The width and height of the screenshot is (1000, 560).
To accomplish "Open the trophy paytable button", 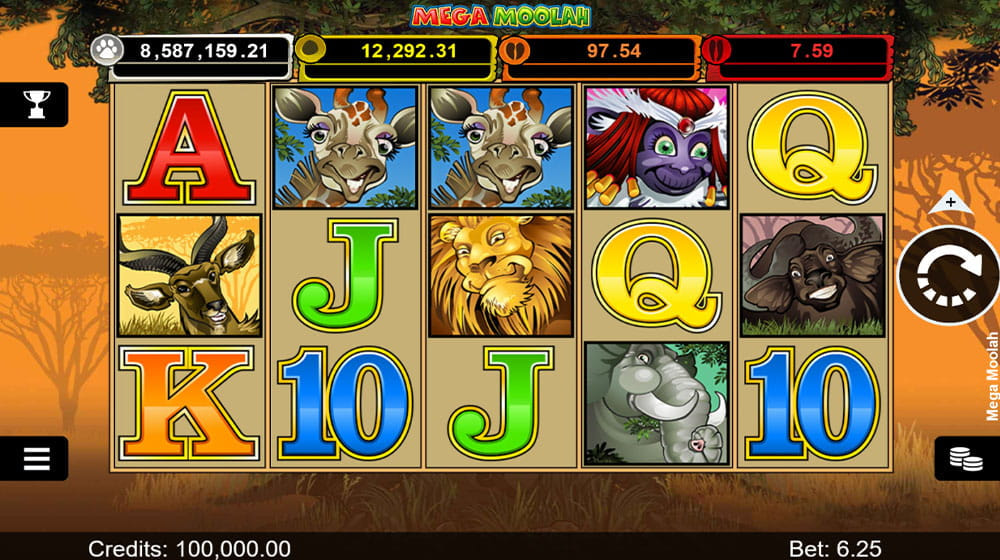I will (35, 103).
